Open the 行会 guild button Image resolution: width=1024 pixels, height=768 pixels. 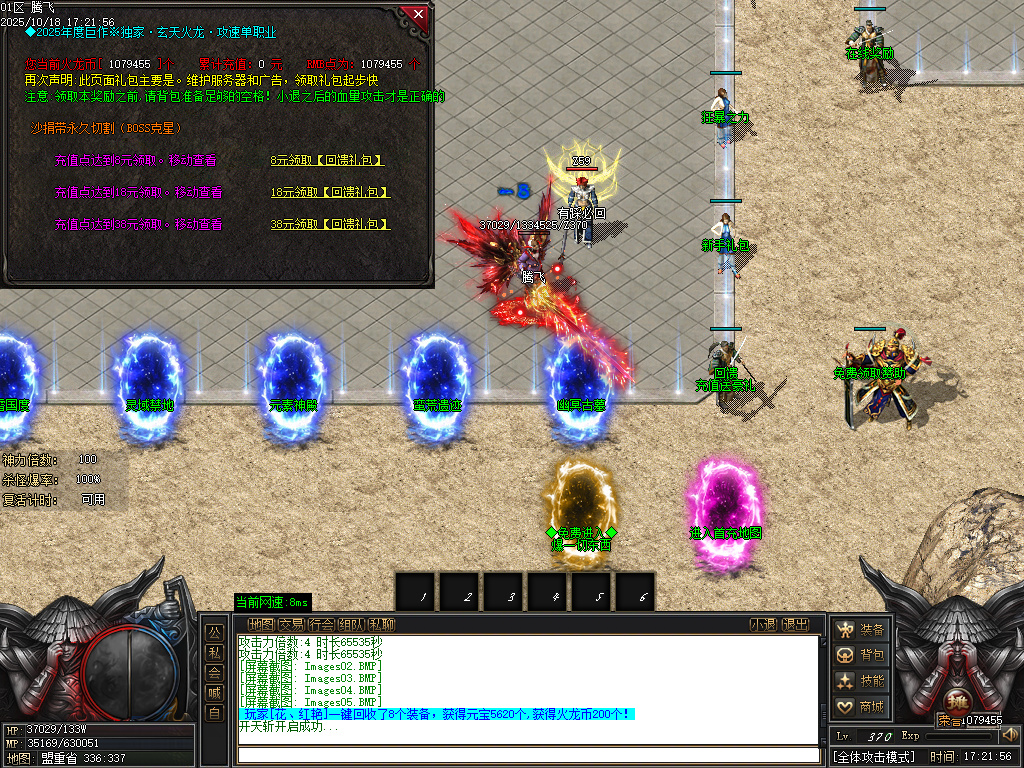tap(321, 625)
